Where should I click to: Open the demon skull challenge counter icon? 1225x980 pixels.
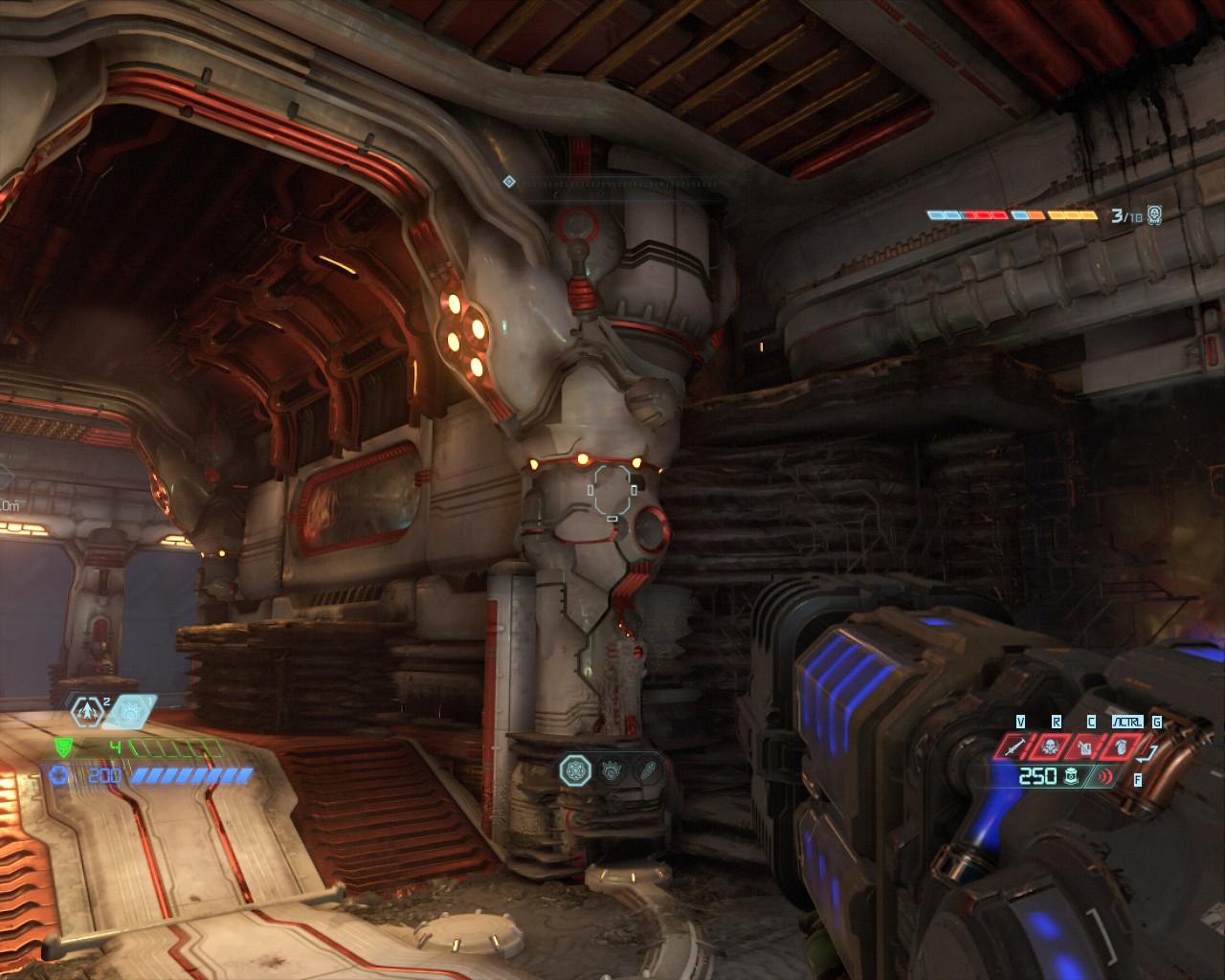1155,215
